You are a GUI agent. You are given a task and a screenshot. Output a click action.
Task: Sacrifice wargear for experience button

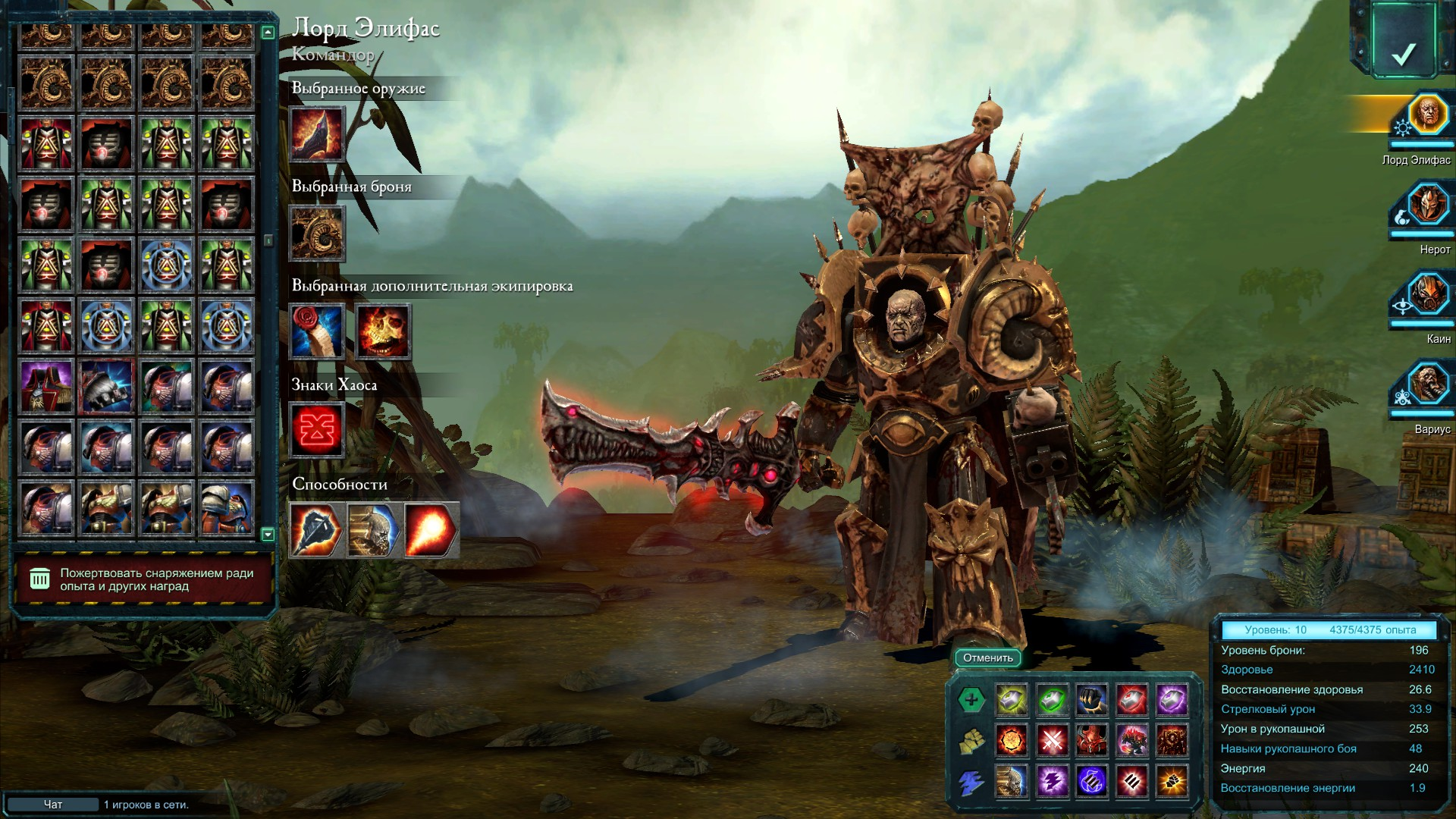[144, 580]
